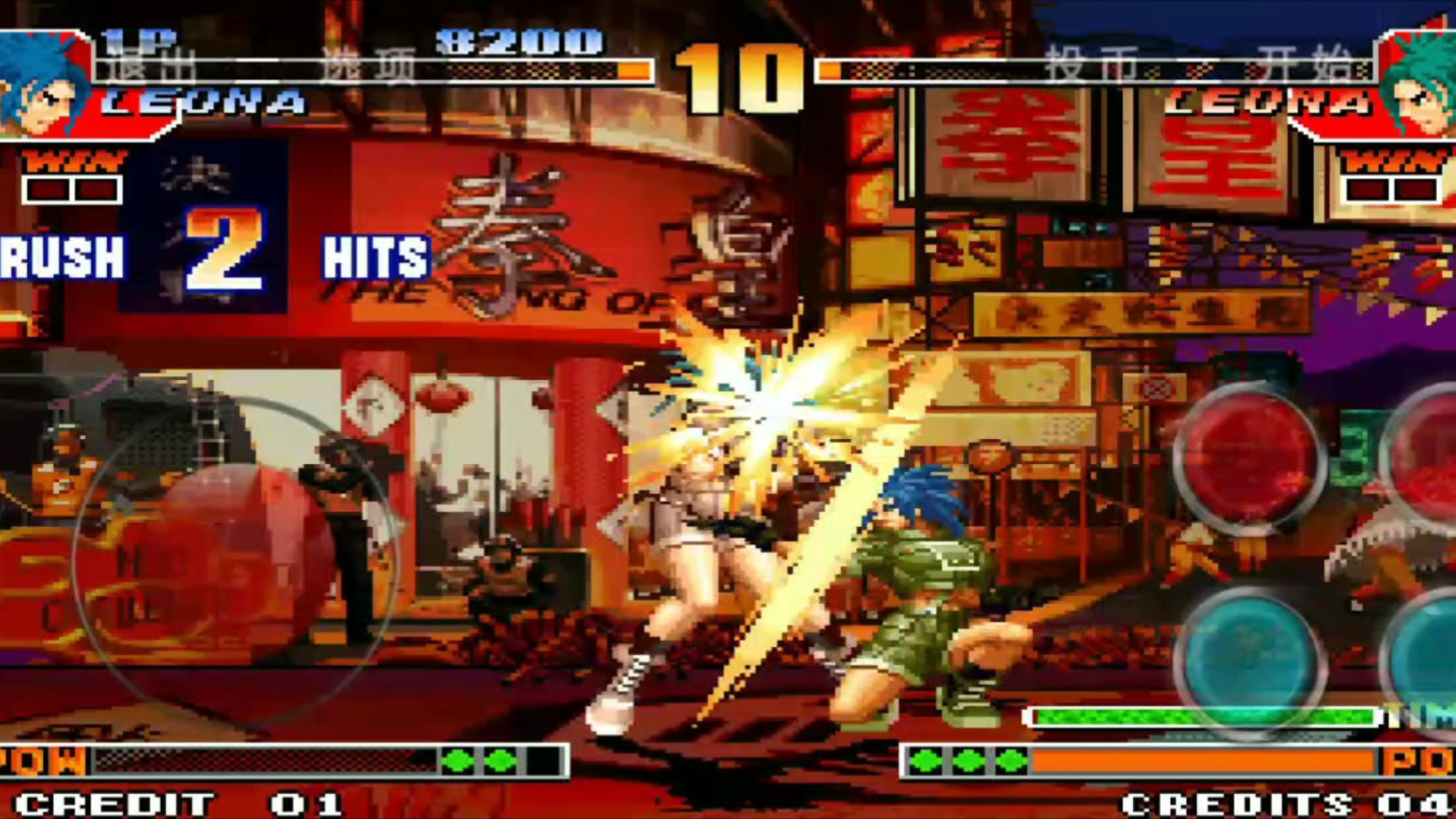
Task: Open the 选项 (options) emulator menu
Action: [369, 67]
